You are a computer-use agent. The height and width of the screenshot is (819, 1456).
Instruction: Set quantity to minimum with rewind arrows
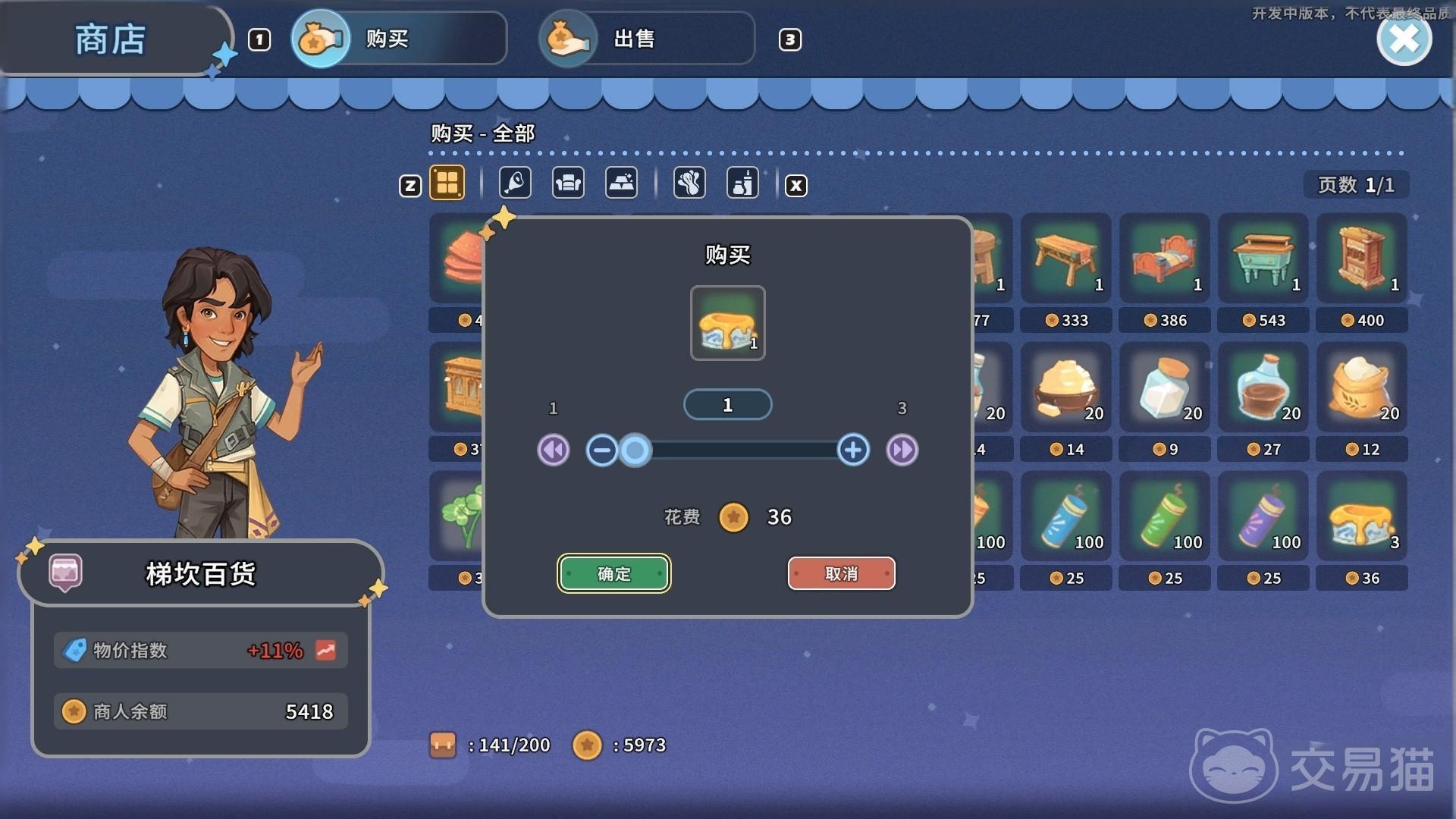pyautogui.click(x=554, y=450)
